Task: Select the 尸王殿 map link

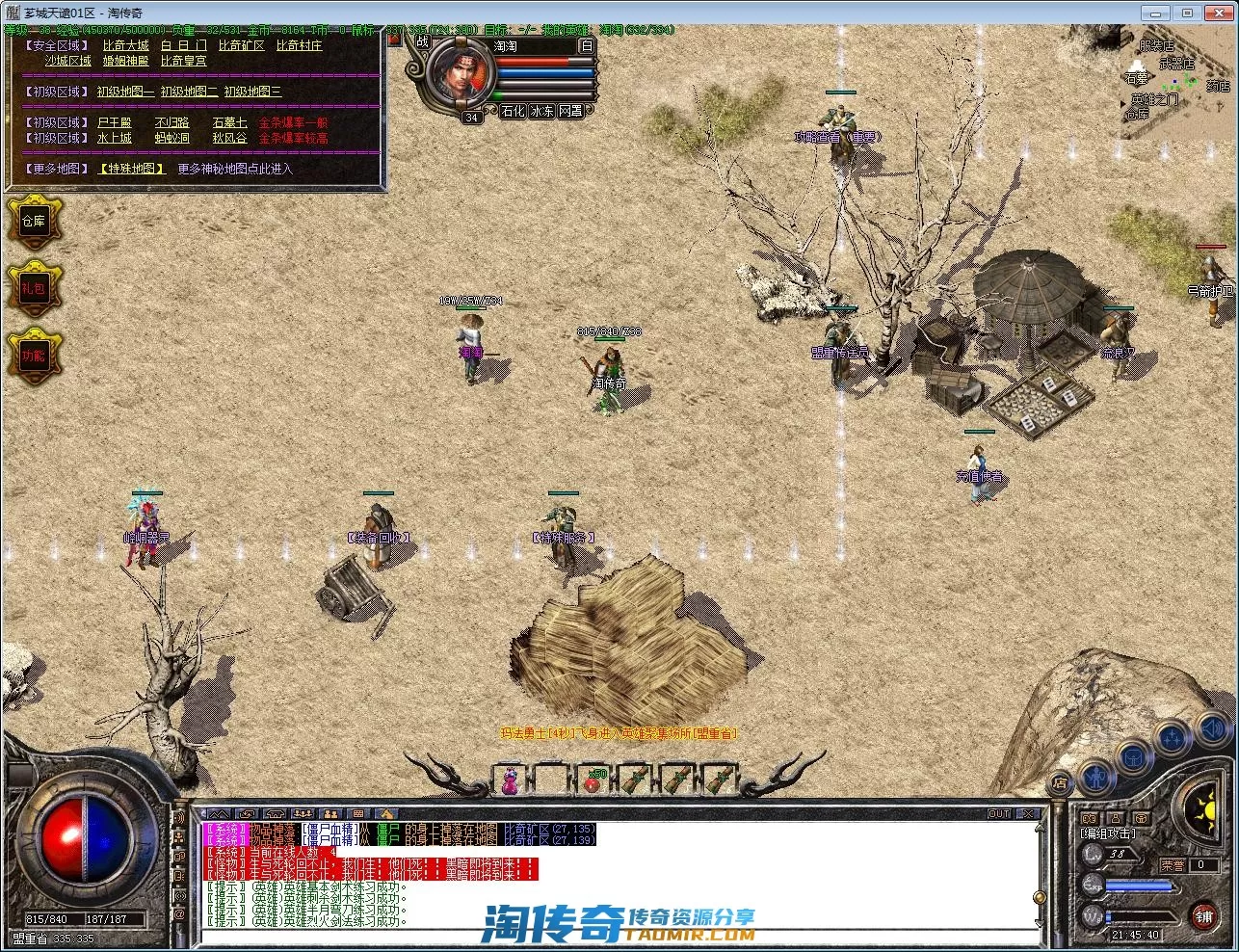Action: (x=114, y=122)
